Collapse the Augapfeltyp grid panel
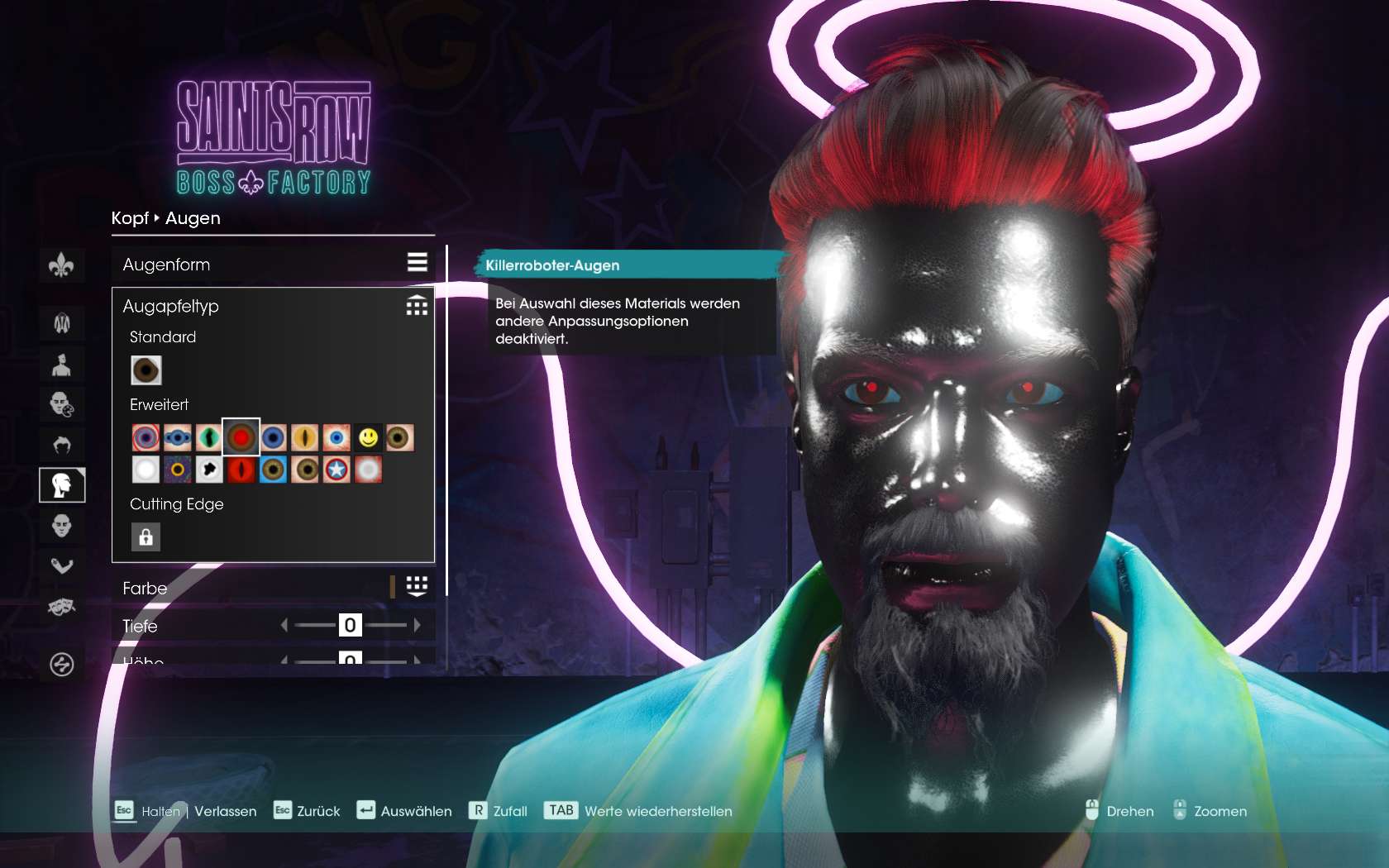This screenshot has height=868, width=1389. (417, 306)
